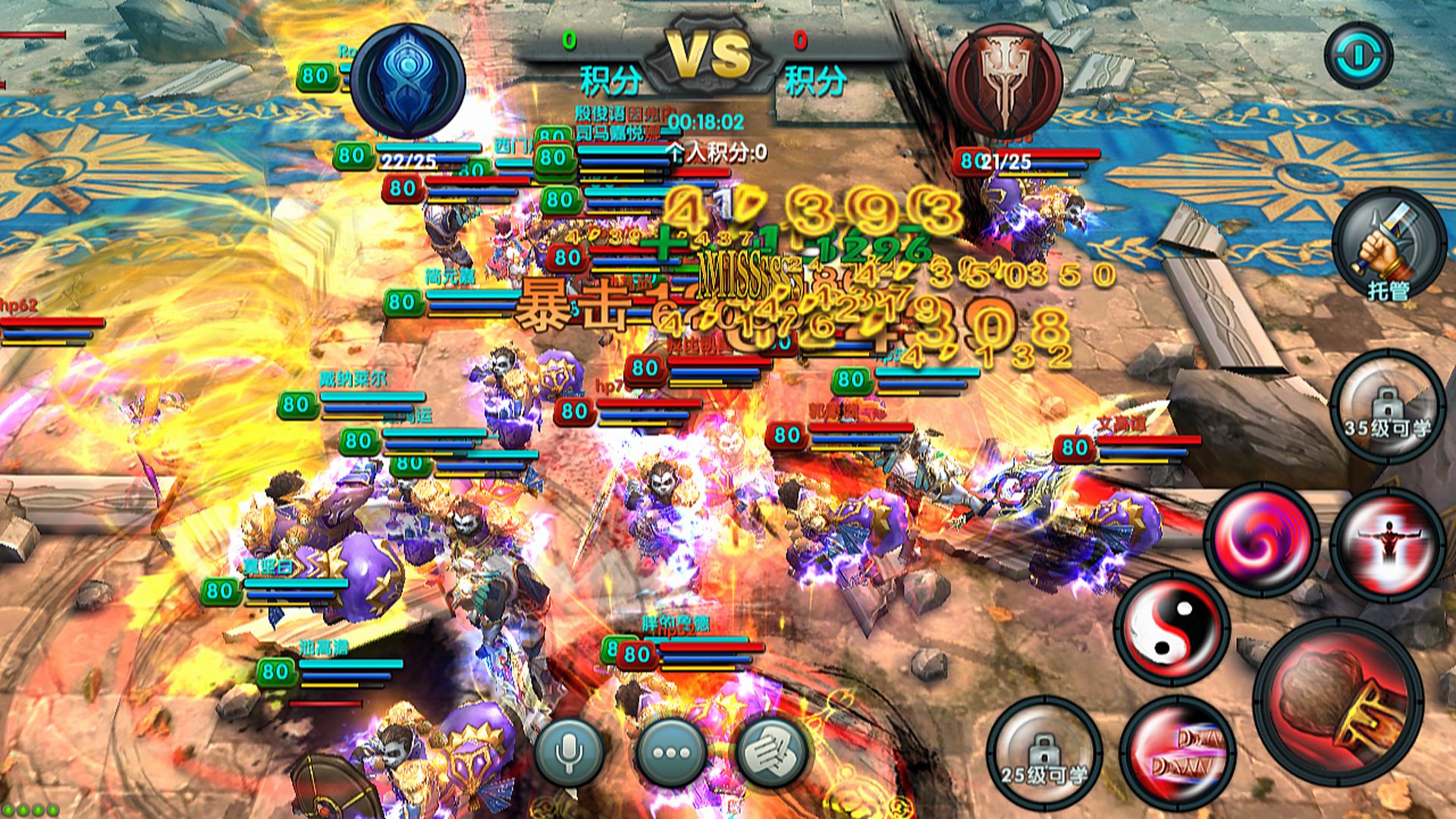Tap the cyan power button icon
Image resolution: width=1456 pixels, height=819 pixels.
coord(1358,55)
